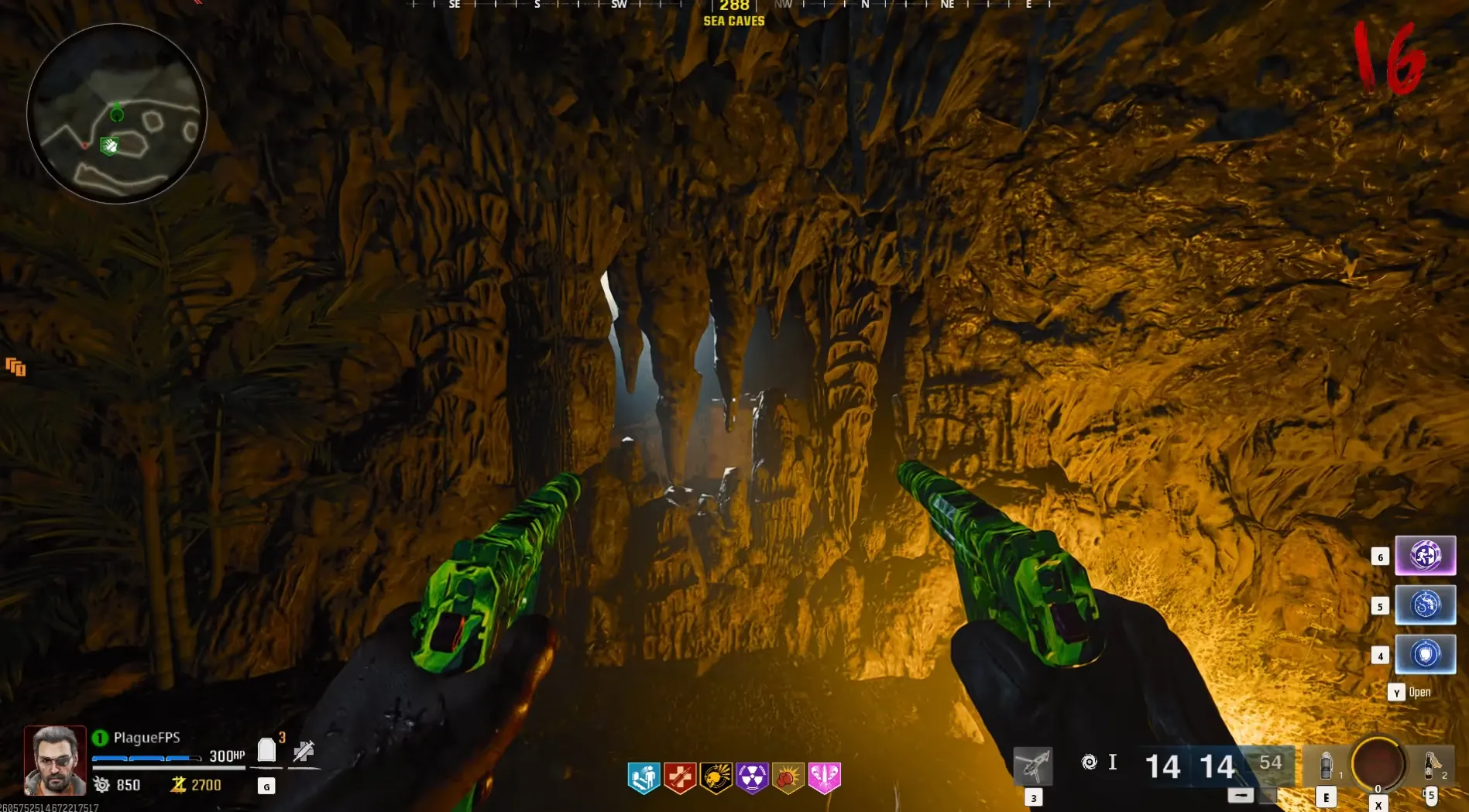Select the helicopter scorestreak slot

[x=1033, y=766]
